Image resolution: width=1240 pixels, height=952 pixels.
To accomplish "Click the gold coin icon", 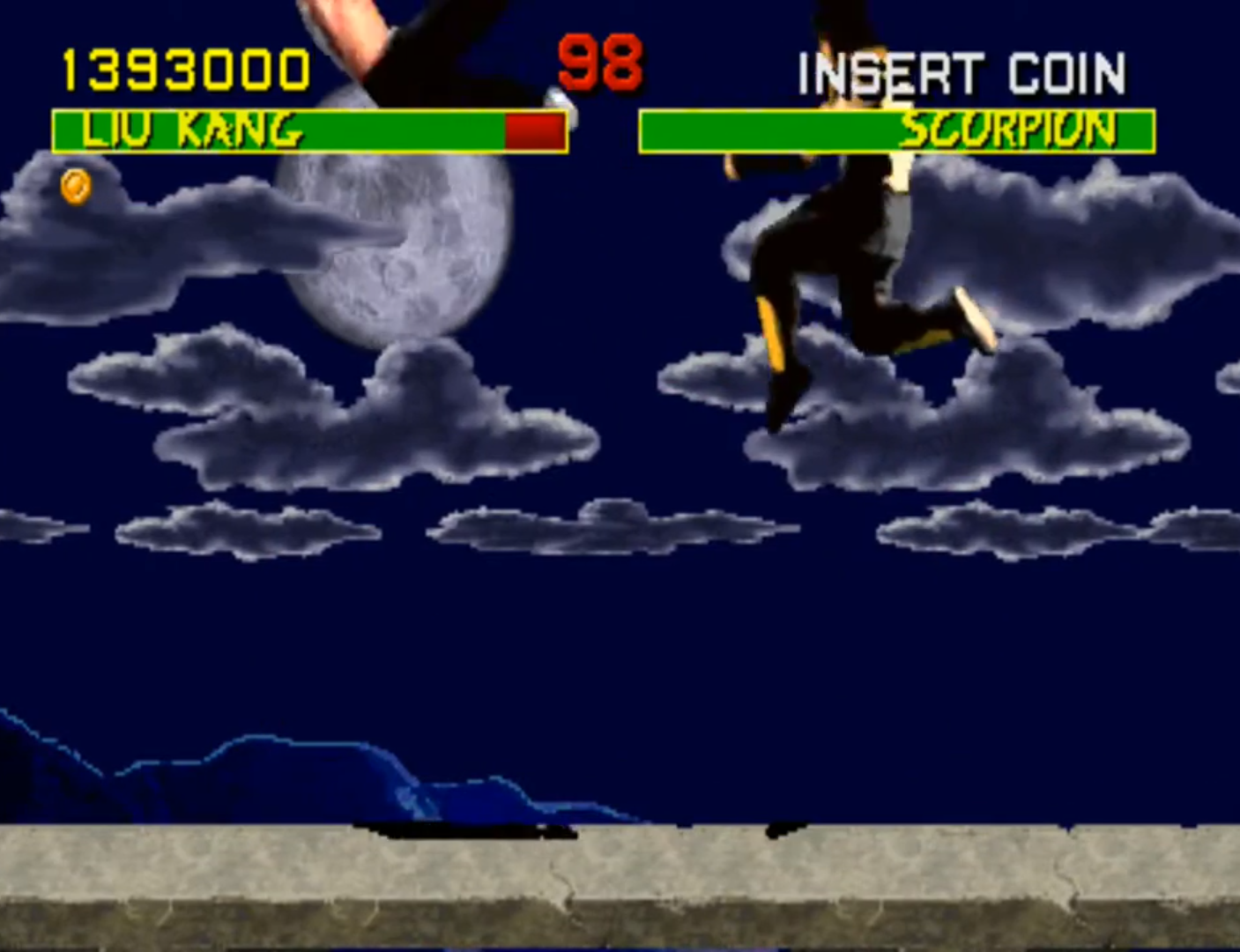I will [x=75, y=188].
